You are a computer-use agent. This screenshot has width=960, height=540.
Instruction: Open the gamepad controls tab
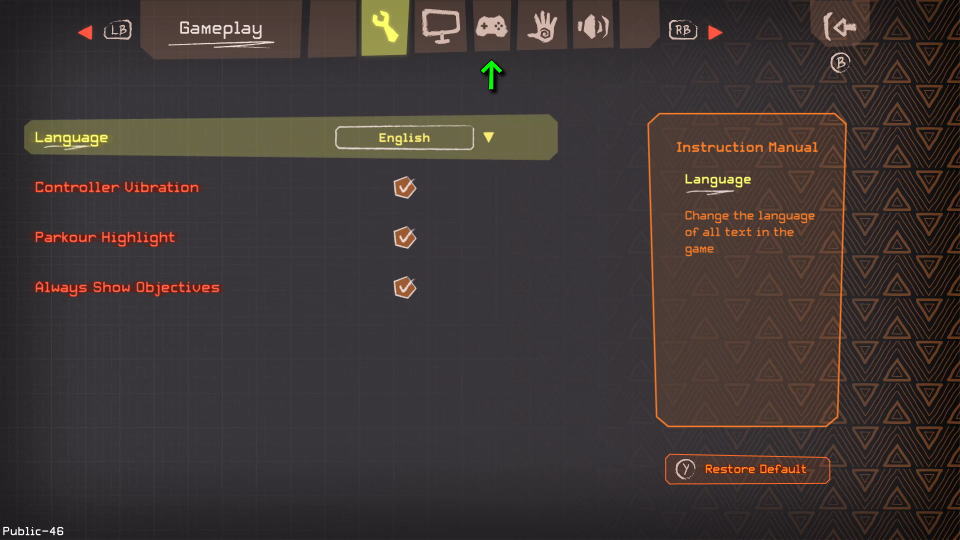[x=491, y=26]
